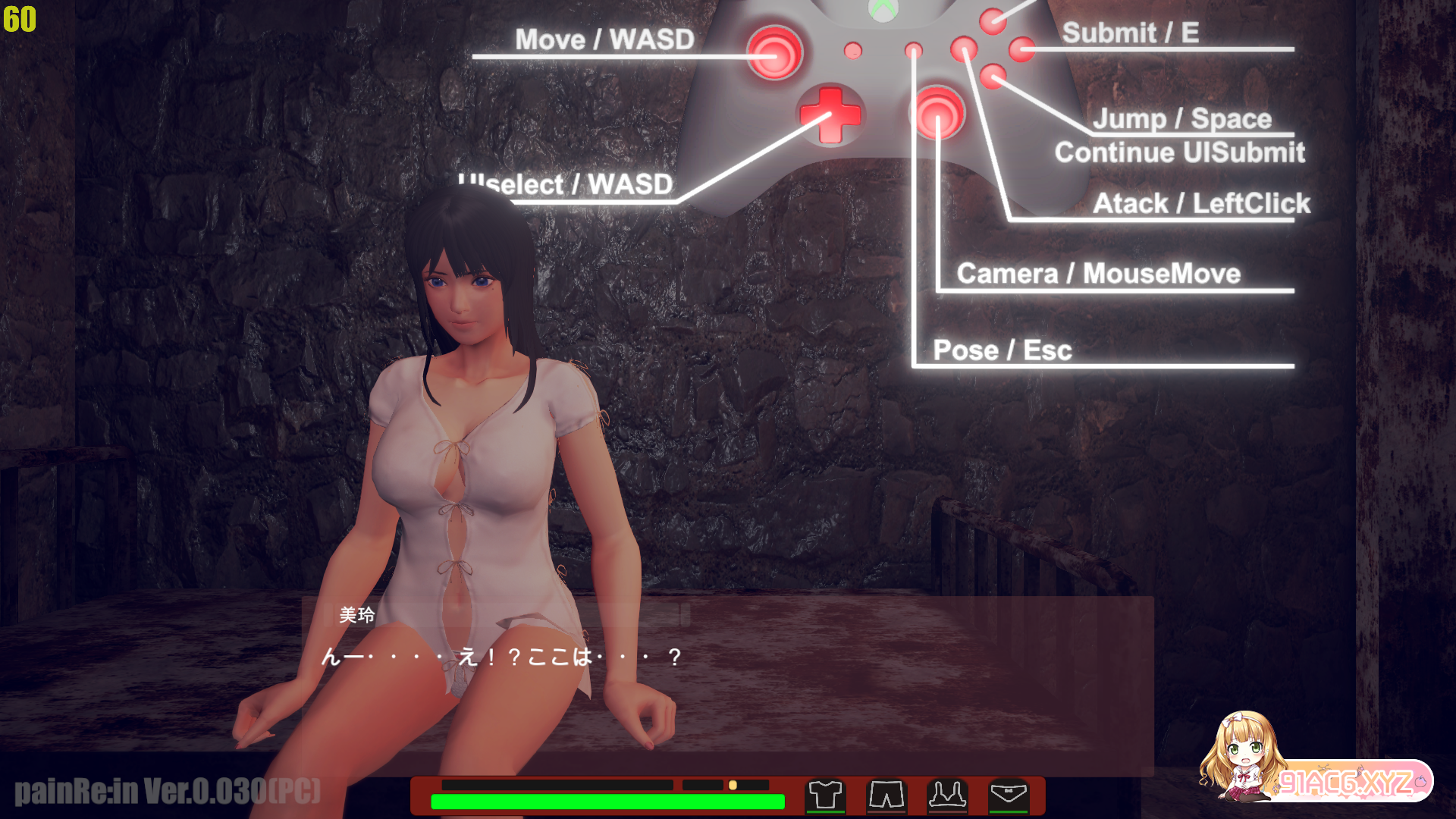Click the button linked to Jump/Space
This screenshot has height=819, width=1456.
pos(993,76)
